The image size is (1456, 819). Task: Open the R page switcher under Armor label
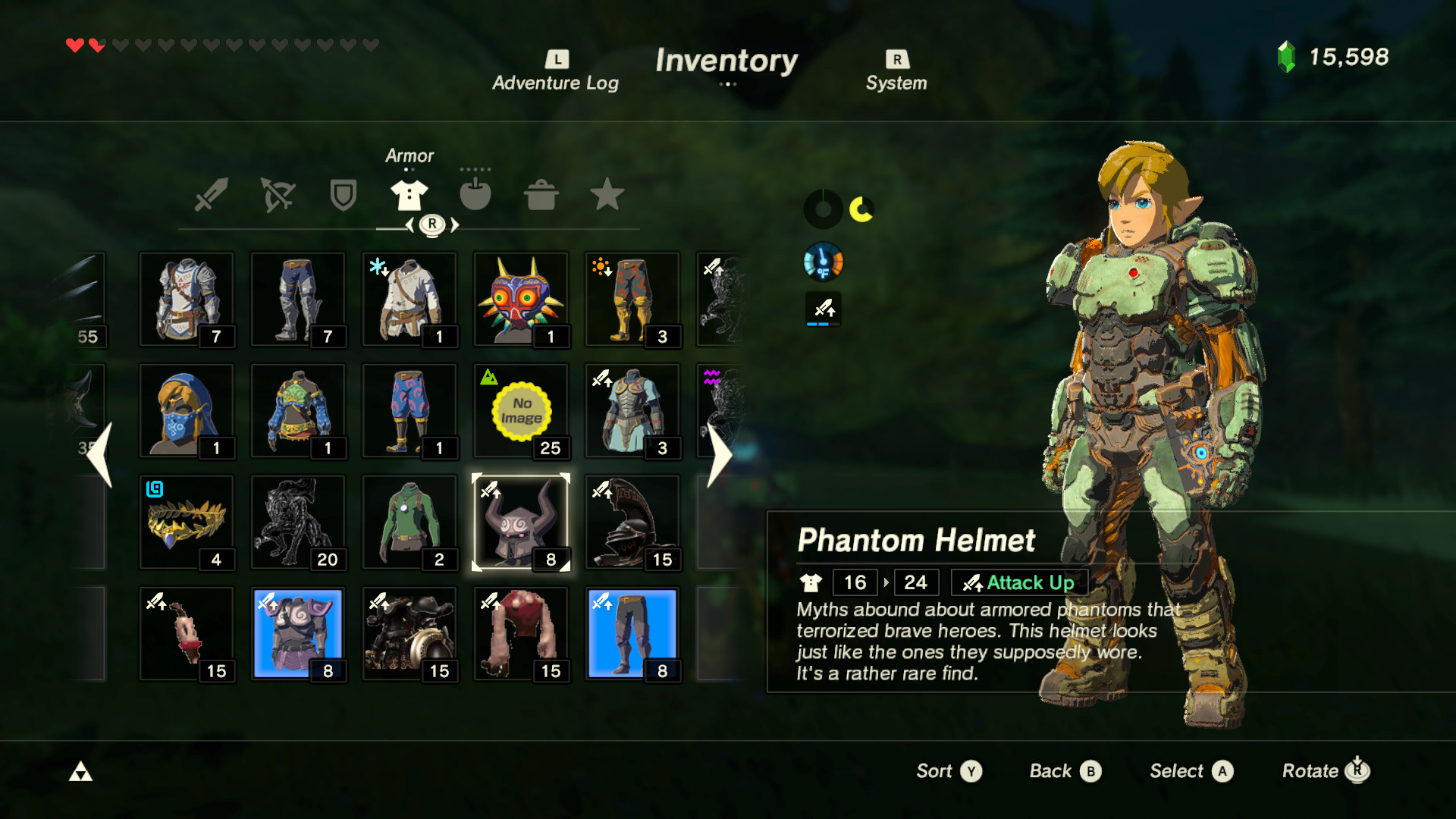431,224
